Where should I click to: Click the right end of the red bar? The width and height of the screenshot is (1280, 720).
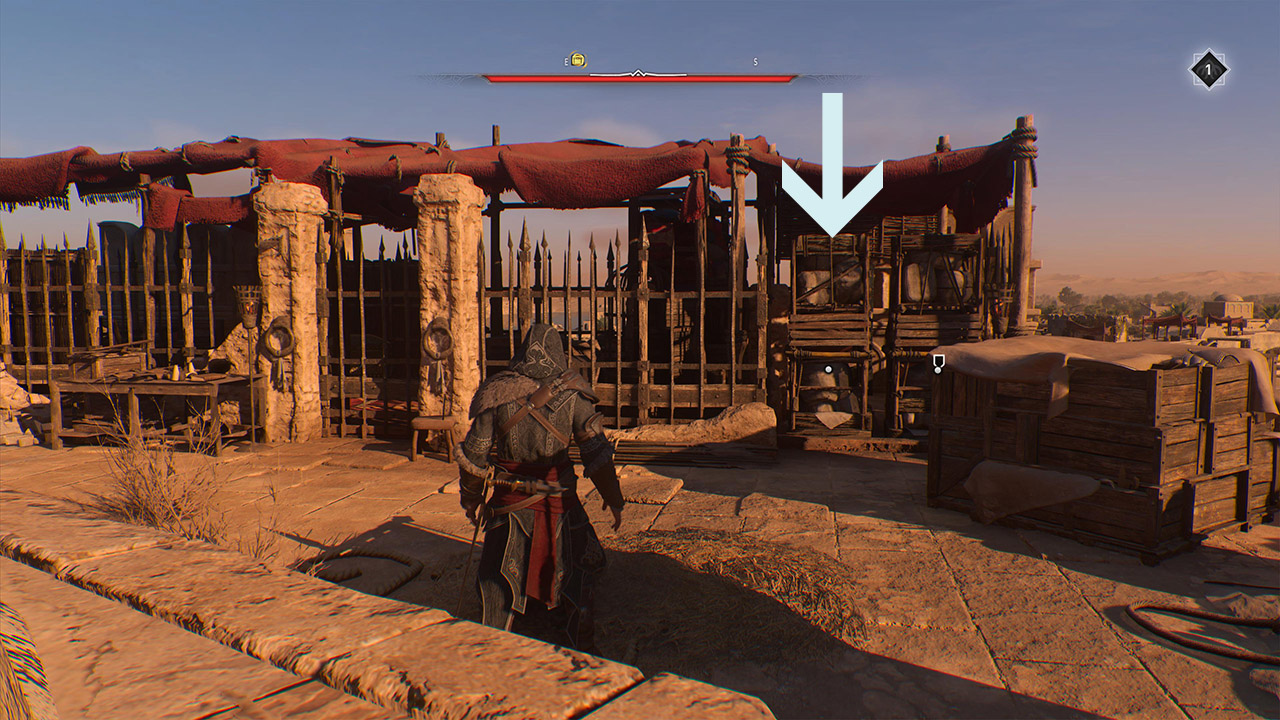click(x=790, y=78)
